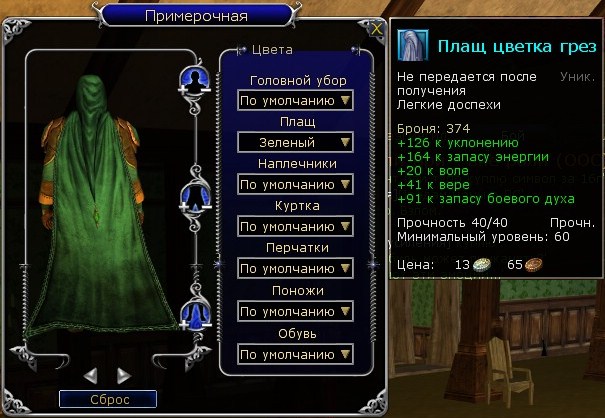Choose a color in the Куртка dropdown

297,227
